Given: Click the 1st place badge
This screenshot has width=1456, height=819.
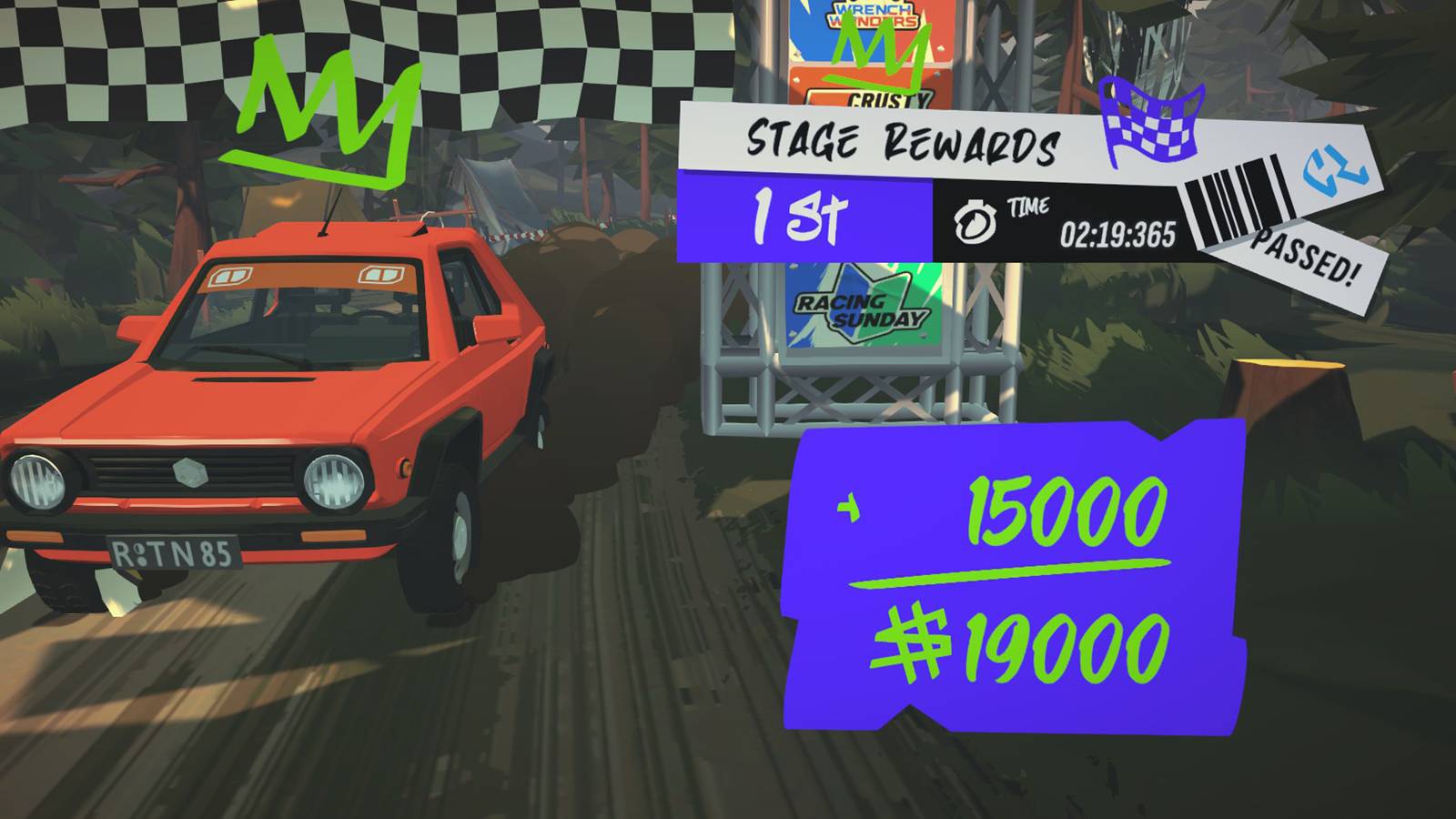Looking at the screenshot, I should [801, 217].
